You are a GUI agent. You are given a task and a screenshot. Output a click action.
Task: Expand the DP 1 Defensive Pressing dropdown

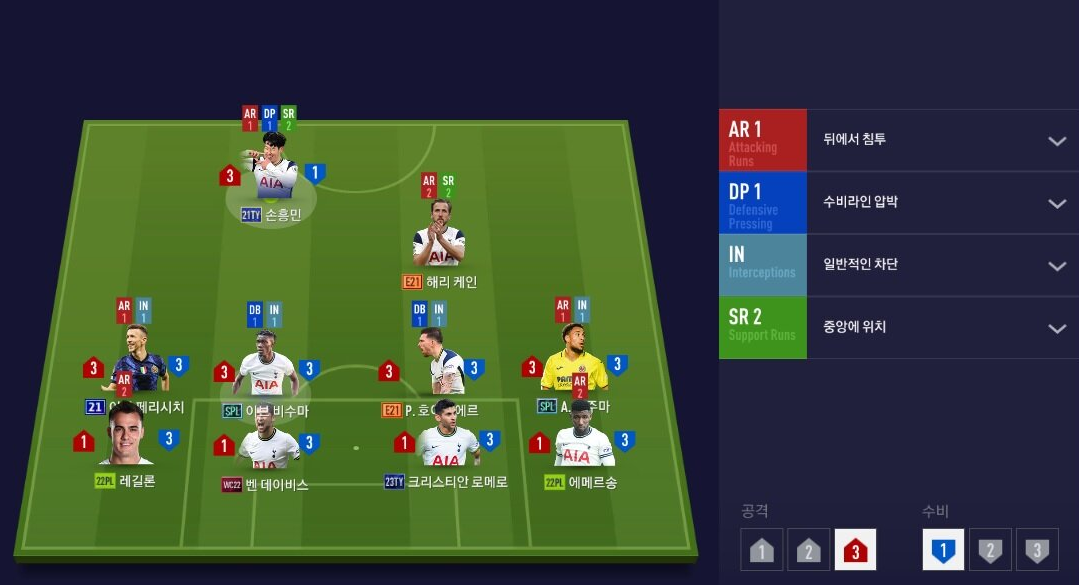pyautogui.click(x=1056, y=203)
